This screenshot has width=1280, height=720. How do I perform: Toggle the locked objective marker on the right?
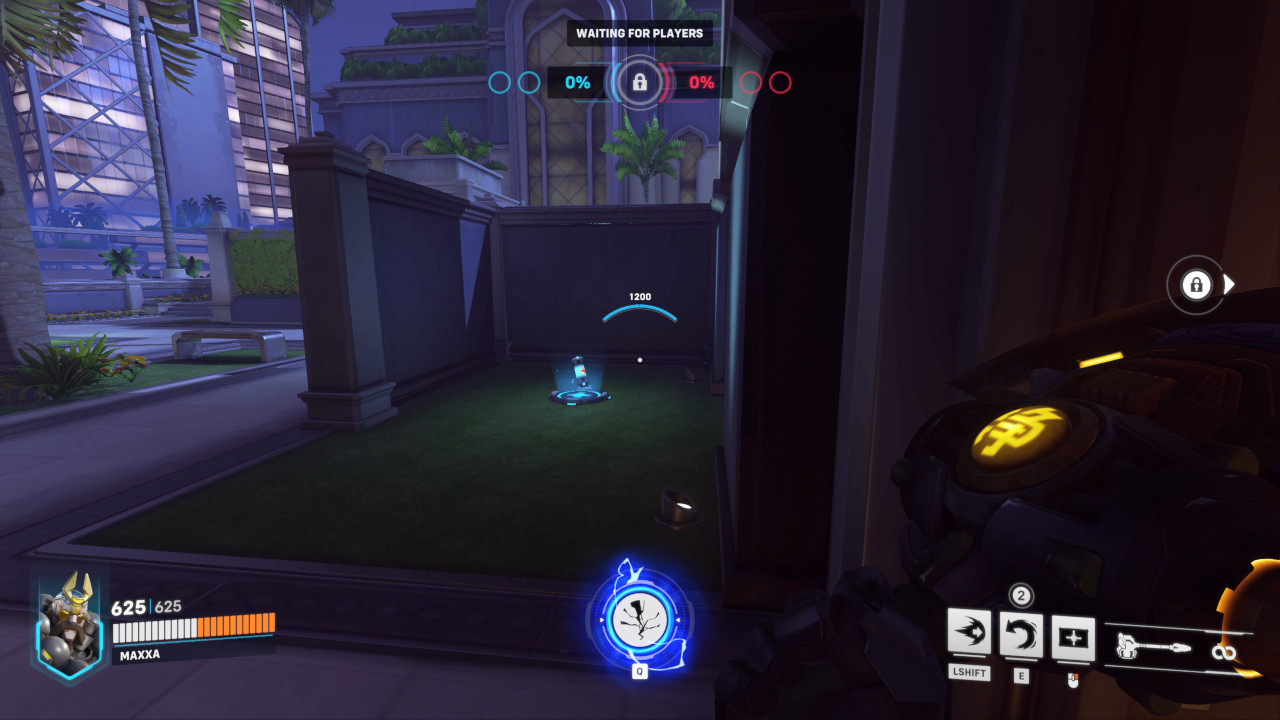click(x=1194, y=285)
